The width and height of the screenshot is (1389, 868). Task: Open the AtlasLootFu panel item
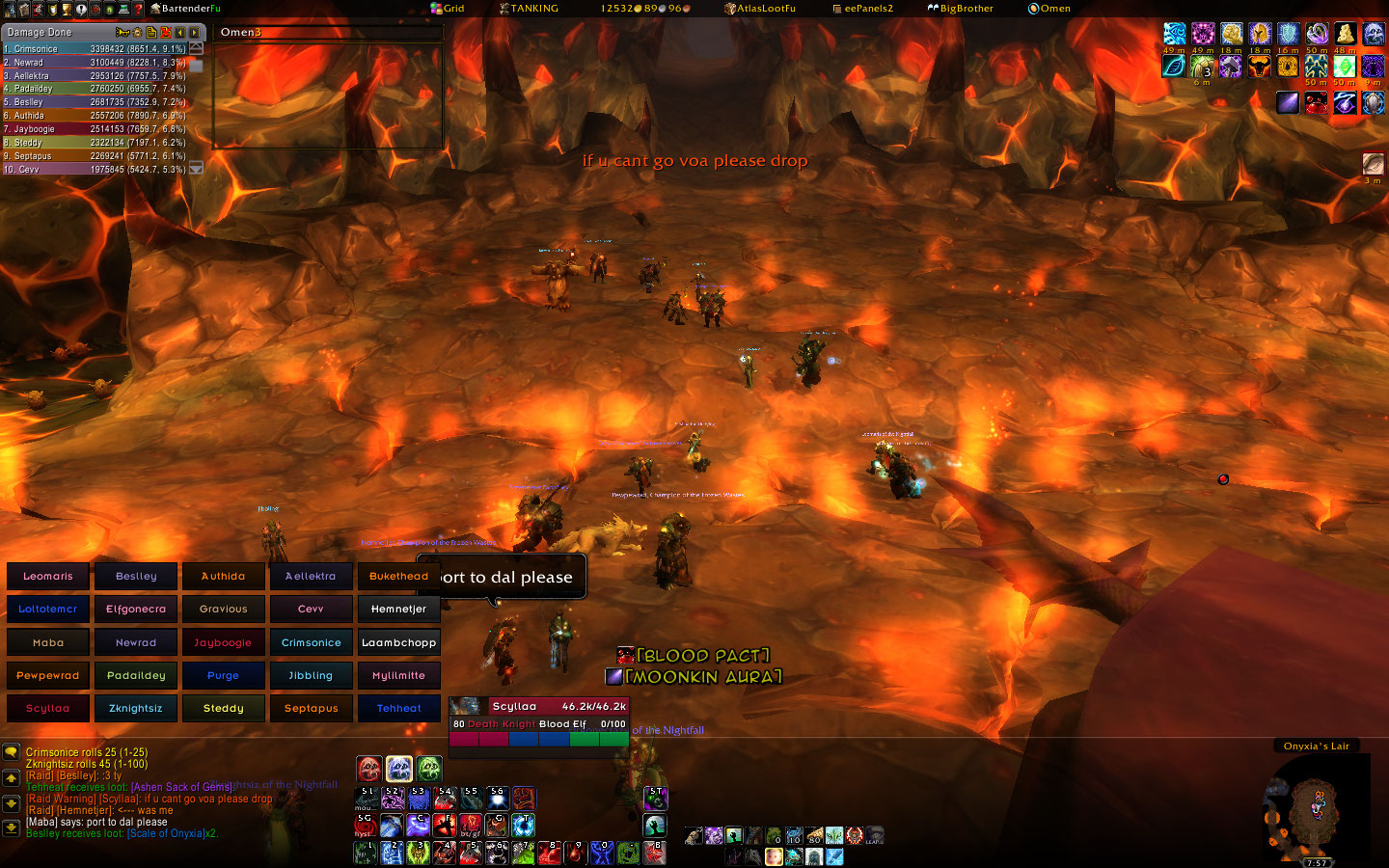click(760, 8)
